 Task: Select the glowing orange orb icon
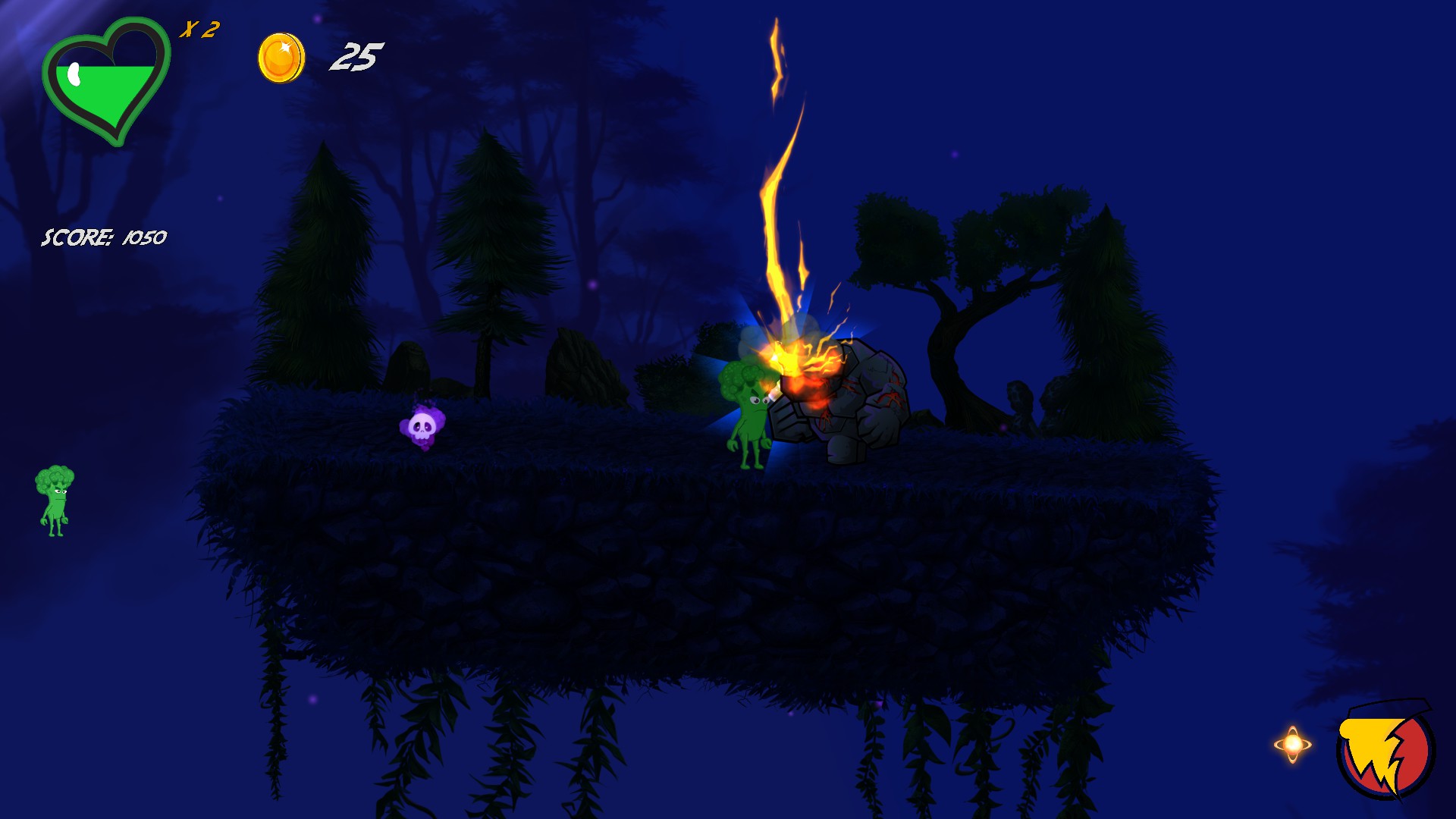(x=1293, y=744)
